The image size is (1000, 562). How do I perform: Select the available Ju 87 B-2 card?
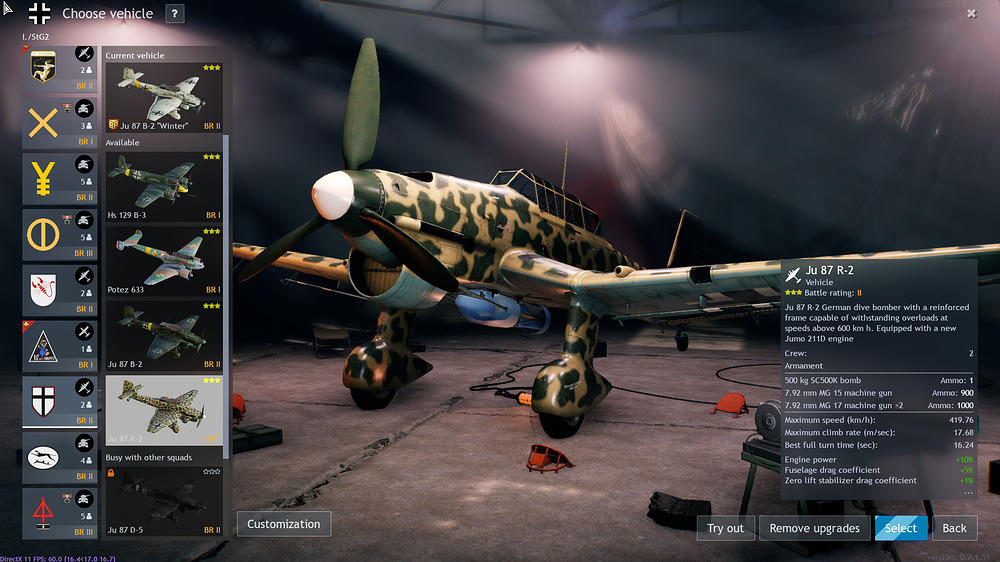(165, 335)
